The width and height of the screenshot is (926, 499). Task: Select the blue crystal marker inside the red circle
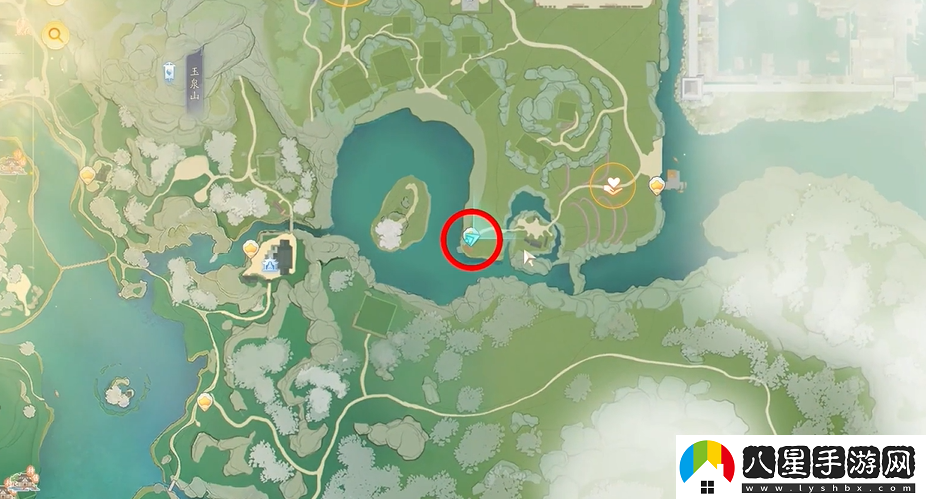click(x=470, y=237)
